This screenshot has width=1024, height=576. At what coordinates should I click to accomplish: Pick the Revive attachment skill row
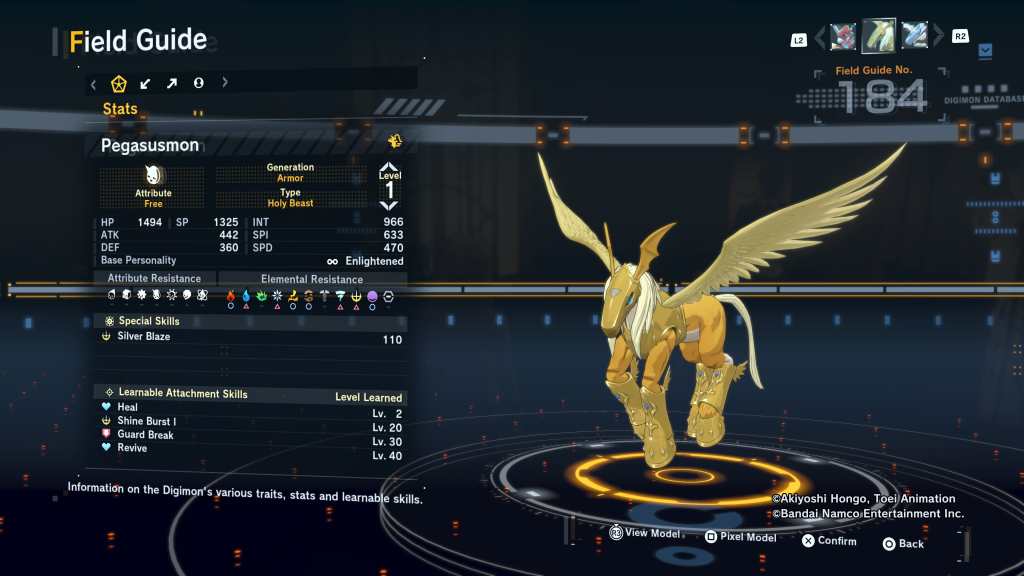251,449
